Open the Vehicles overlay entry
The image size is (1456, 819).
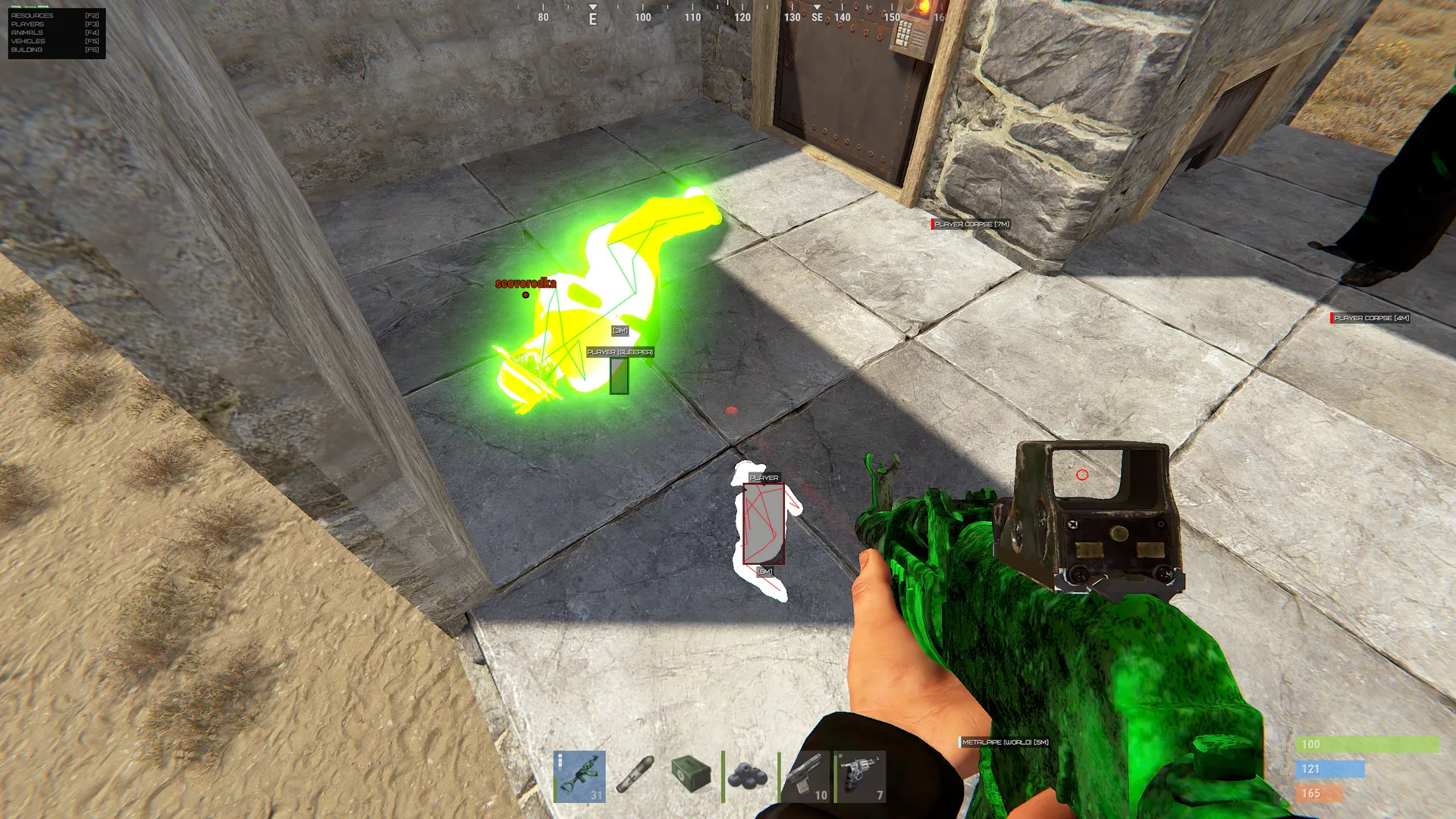pos(29,41)
